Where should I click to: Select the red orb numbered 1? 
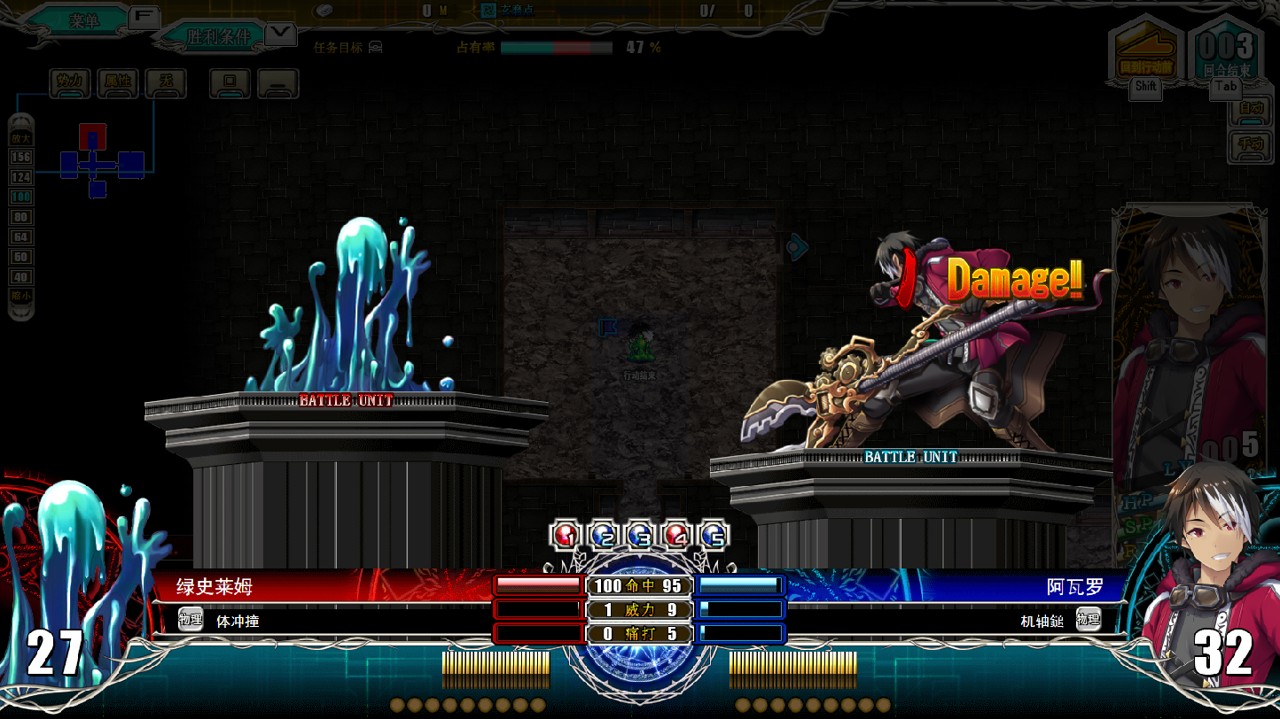click(566, 535)
